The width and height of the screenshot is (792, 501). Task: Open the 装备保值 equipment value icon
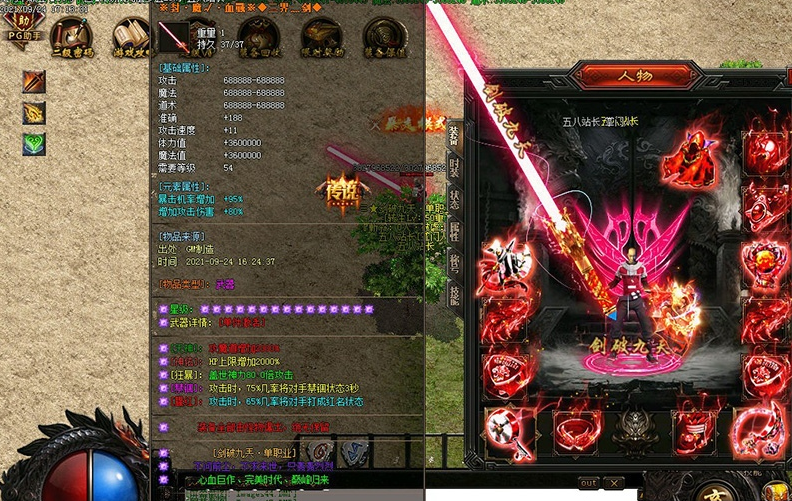(x=383, y=38)
